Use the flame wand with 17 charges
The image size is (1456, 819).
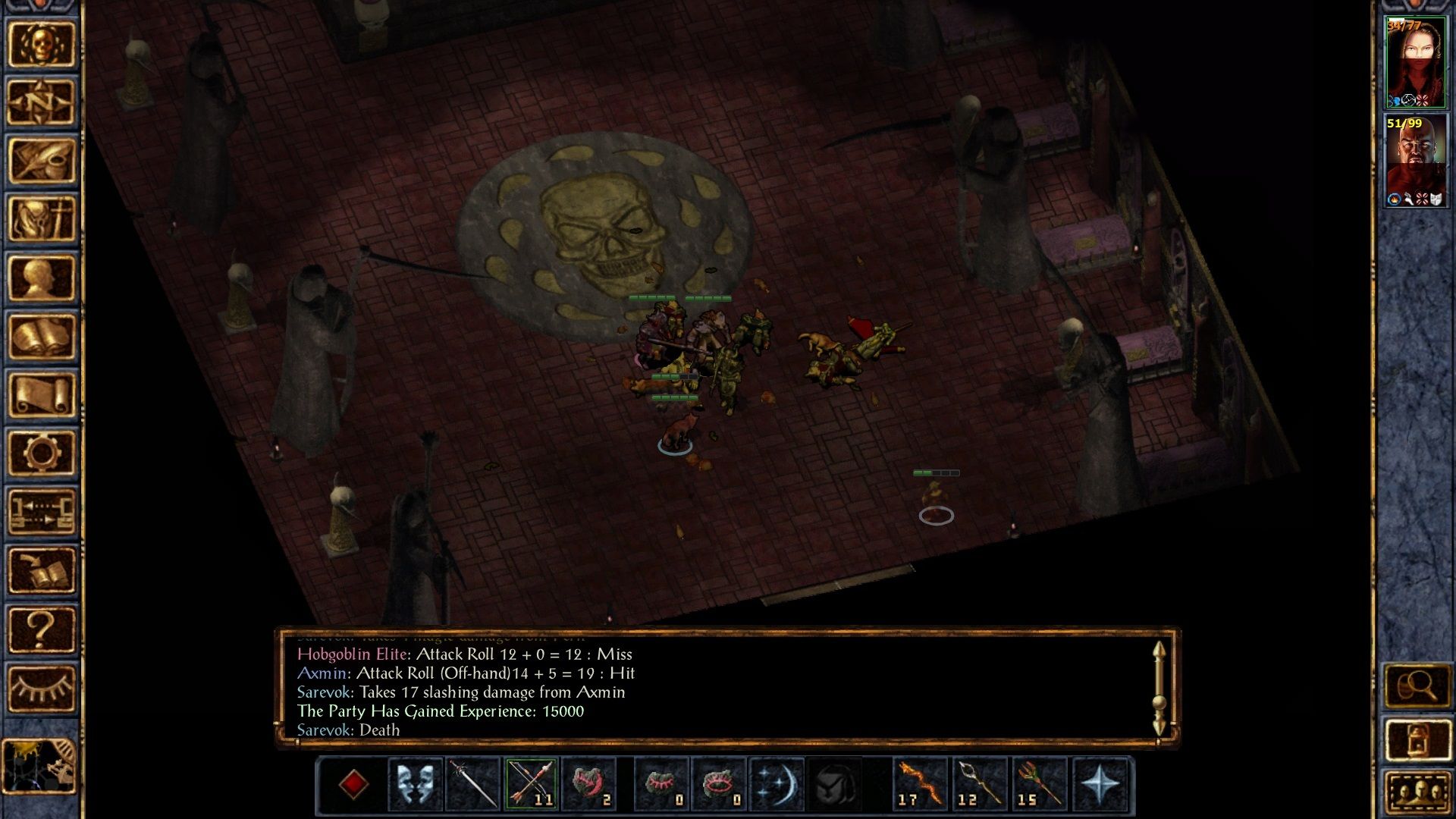[920, 784]
